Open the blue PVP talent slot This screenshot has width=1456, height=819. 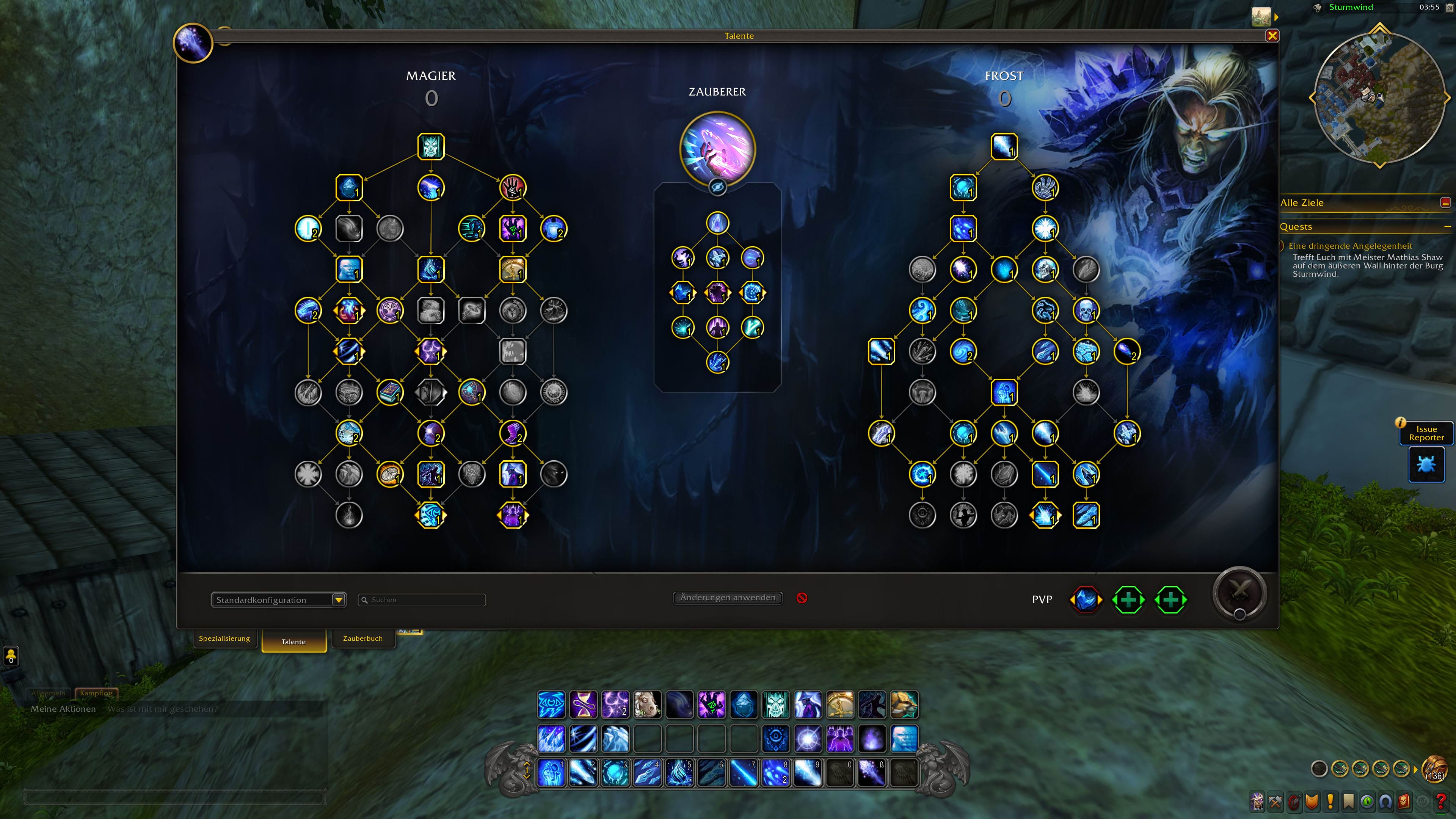1085,600
